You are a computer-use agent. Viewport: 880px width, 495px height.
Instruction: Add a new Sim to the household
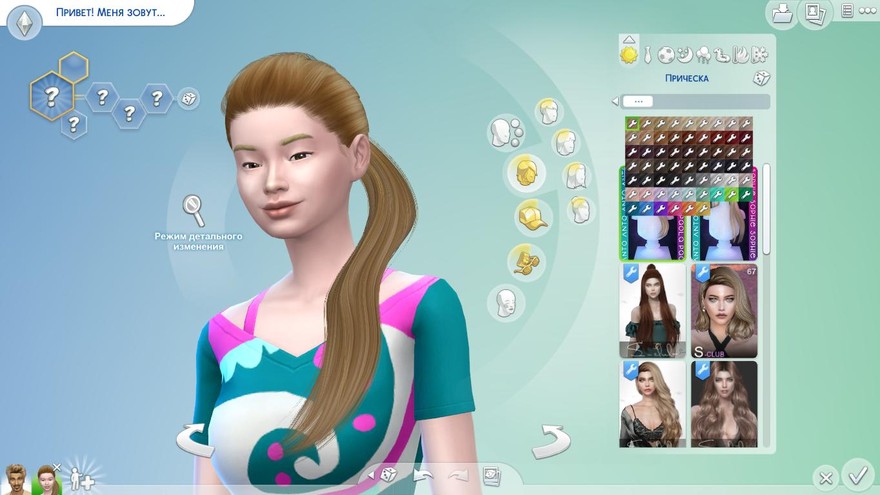pyautogui.click(x=81, y=478)
